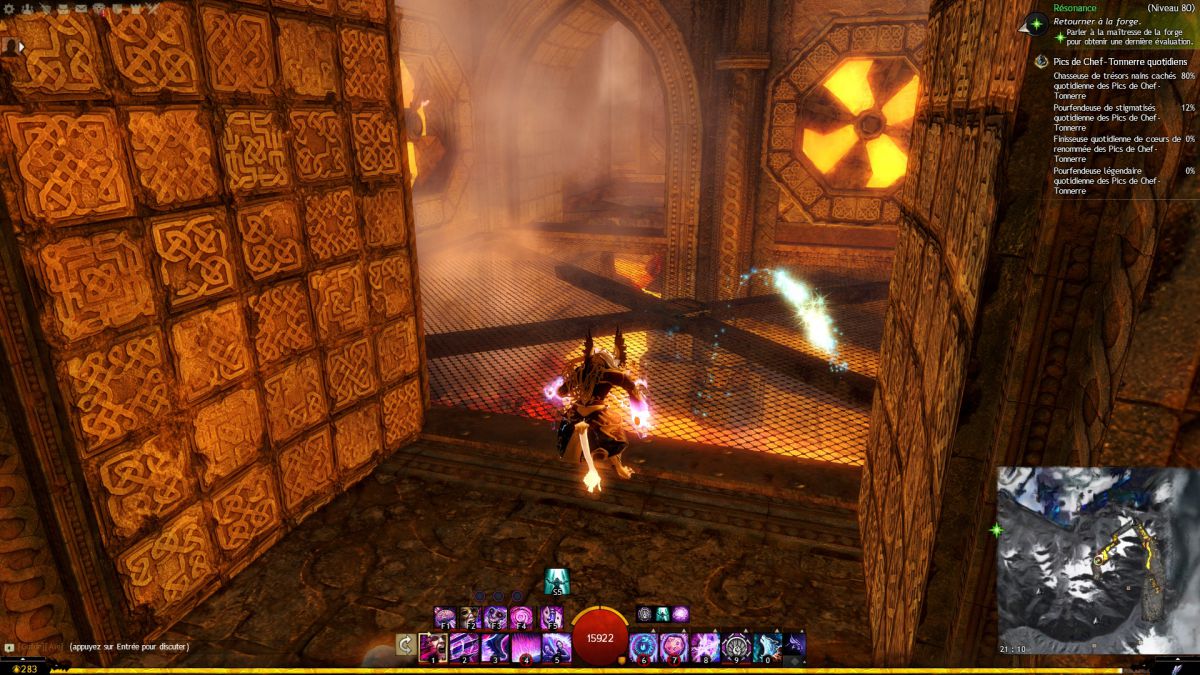Activate healing skill in slot 6

click(x=644, y=646)
